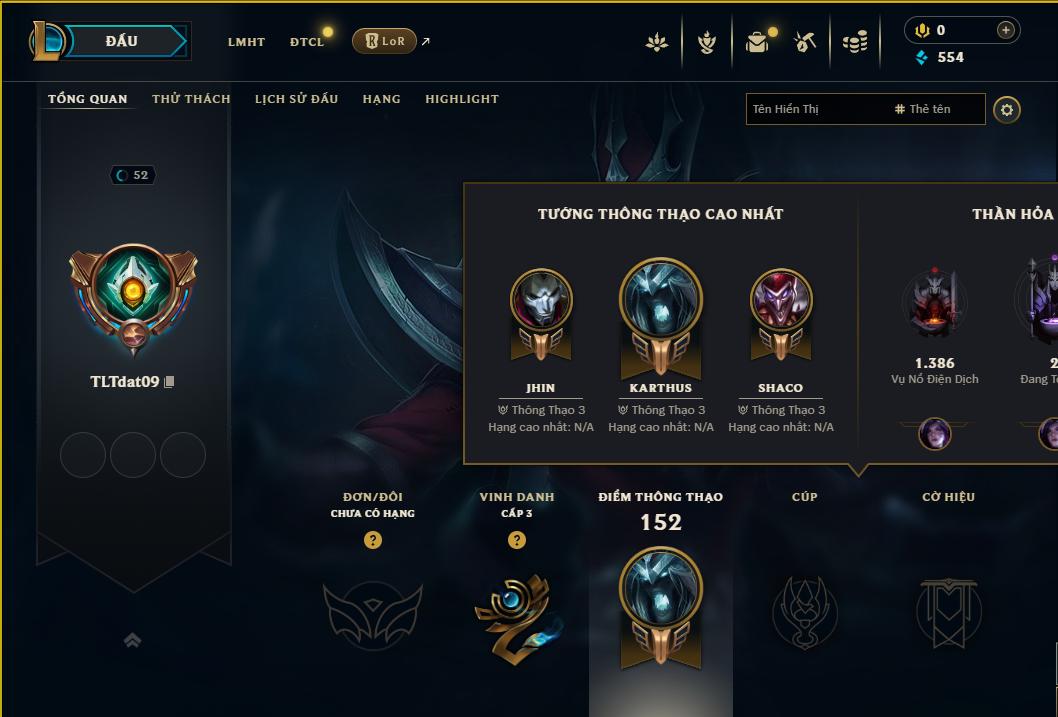Click the ĐẤU play button
This screenshot has height=717, width=1058.
(121, 41)
